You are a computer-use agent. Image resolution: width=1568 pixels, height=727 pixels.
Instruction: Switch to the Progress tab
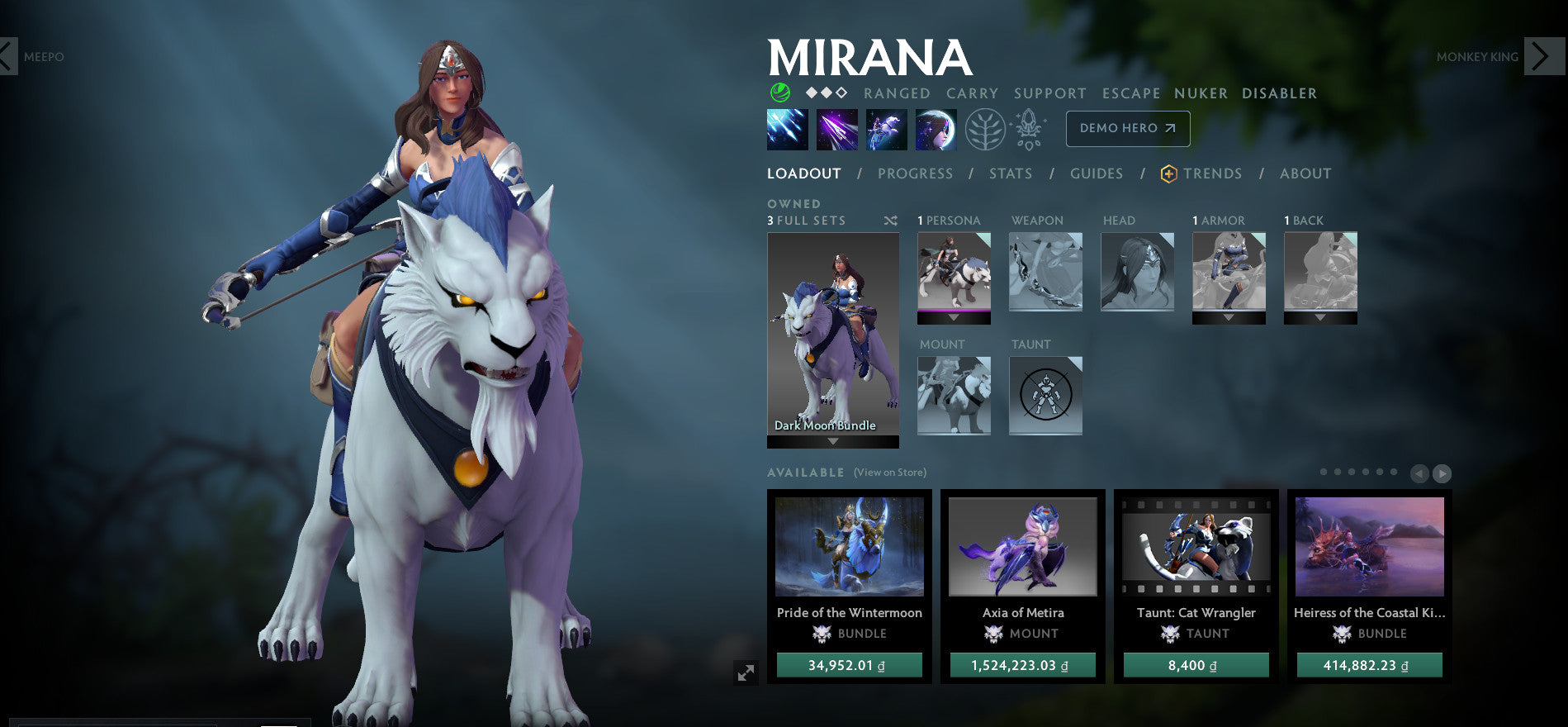click(x=915, y=173)
